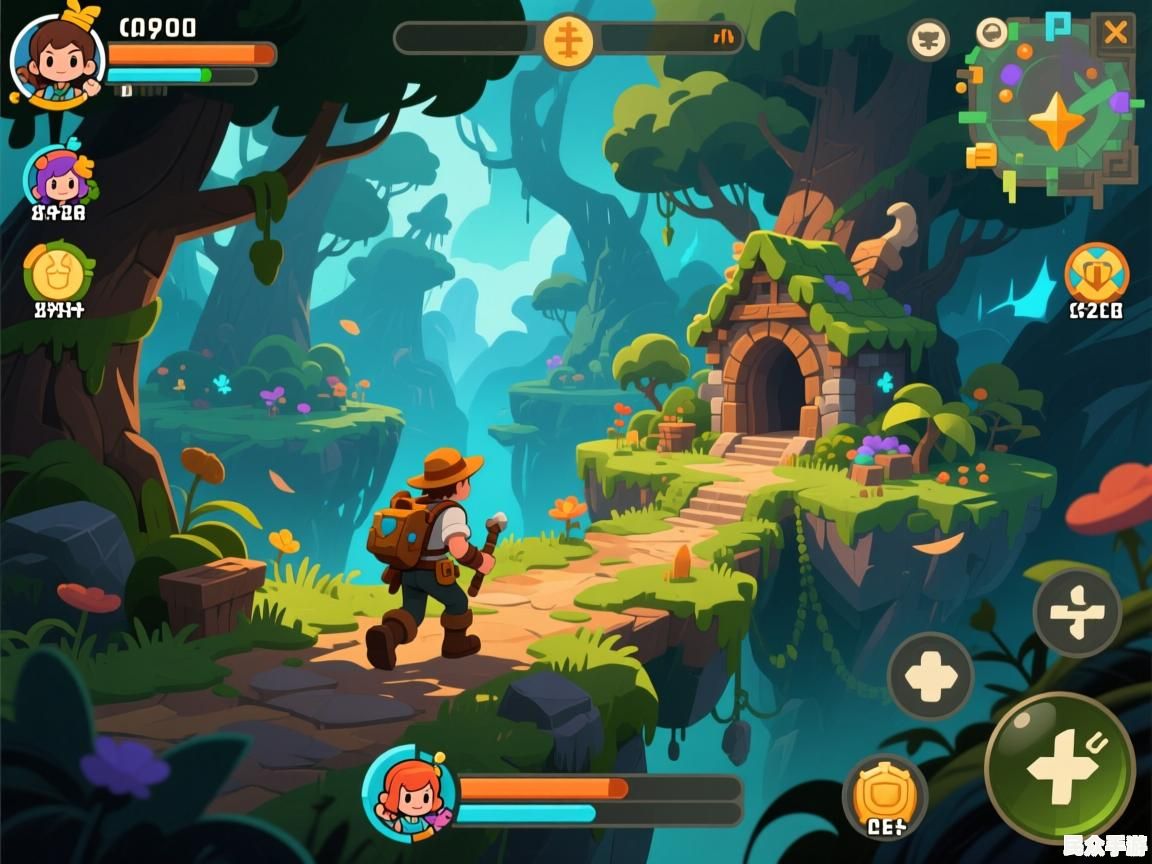Select the orange-haired ally portrait at the bottom
1152x864 pixels.
[x=409, y=795]
